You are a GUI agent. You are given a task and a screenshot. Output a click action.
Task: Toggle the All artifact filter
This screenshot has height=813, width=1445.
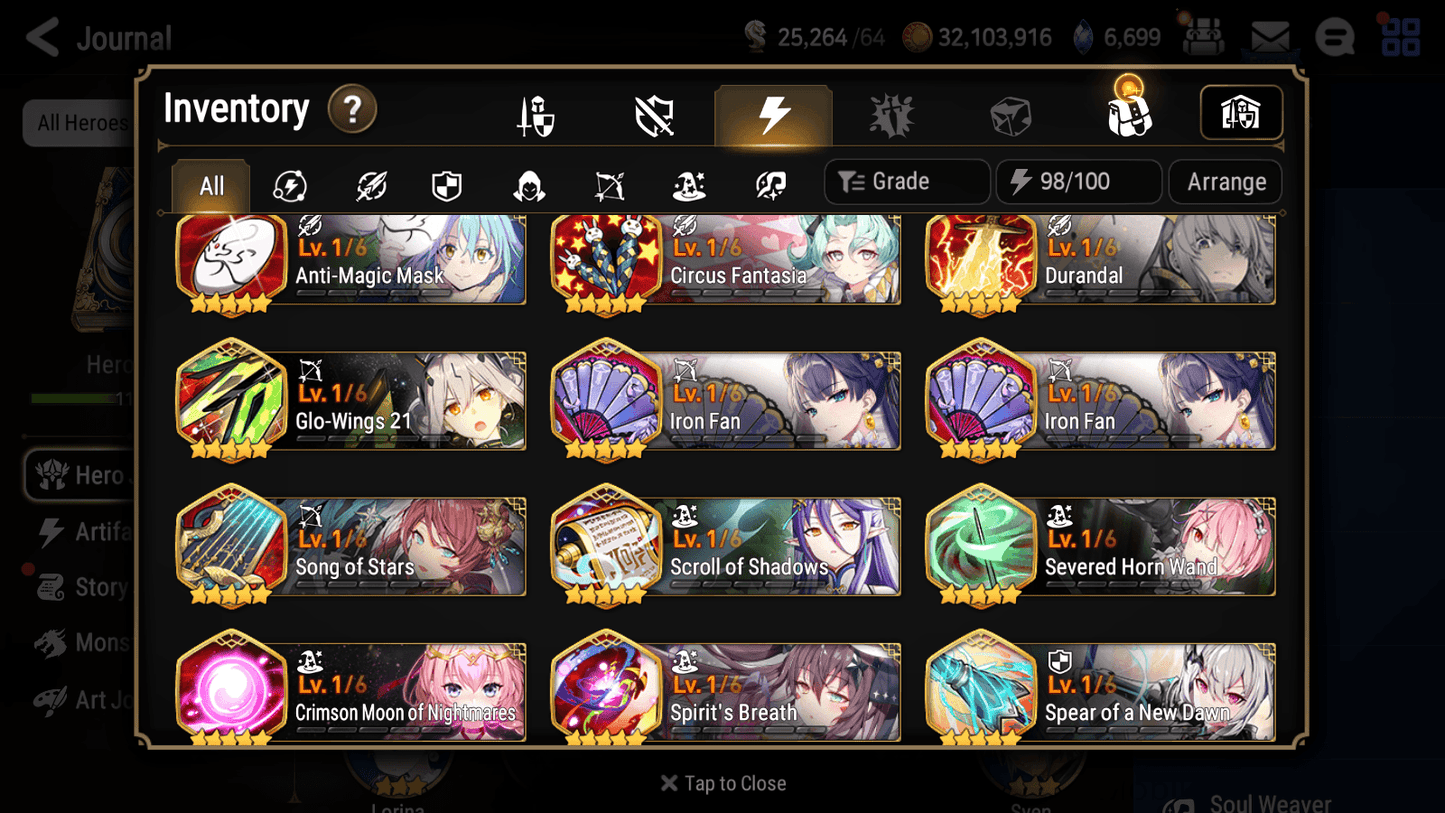click(x=210, y=184)
